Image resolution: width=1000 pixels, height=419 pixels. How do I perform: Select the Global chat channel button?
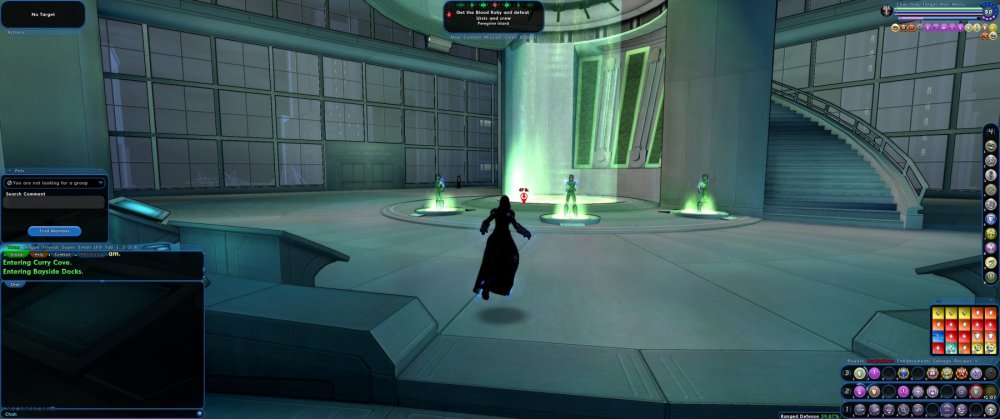pos(15,254)
